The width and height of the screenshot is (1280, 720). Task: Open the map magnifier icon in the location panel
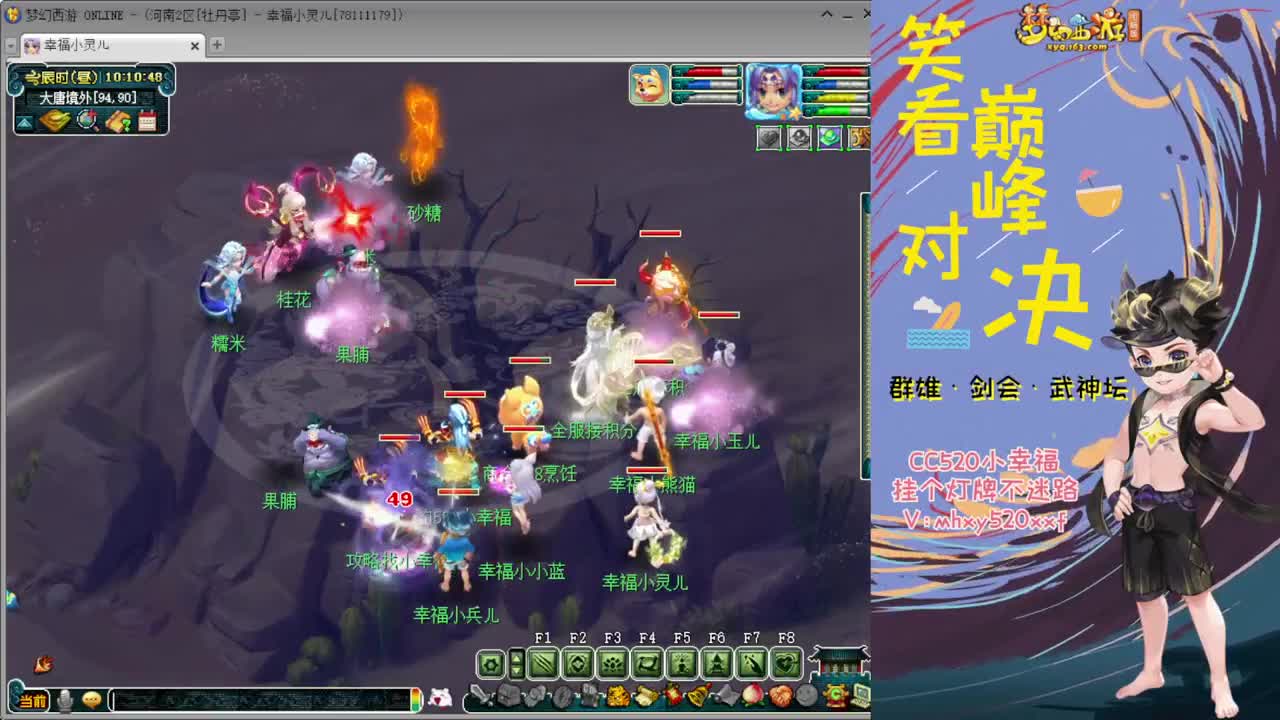pos(86,121)
